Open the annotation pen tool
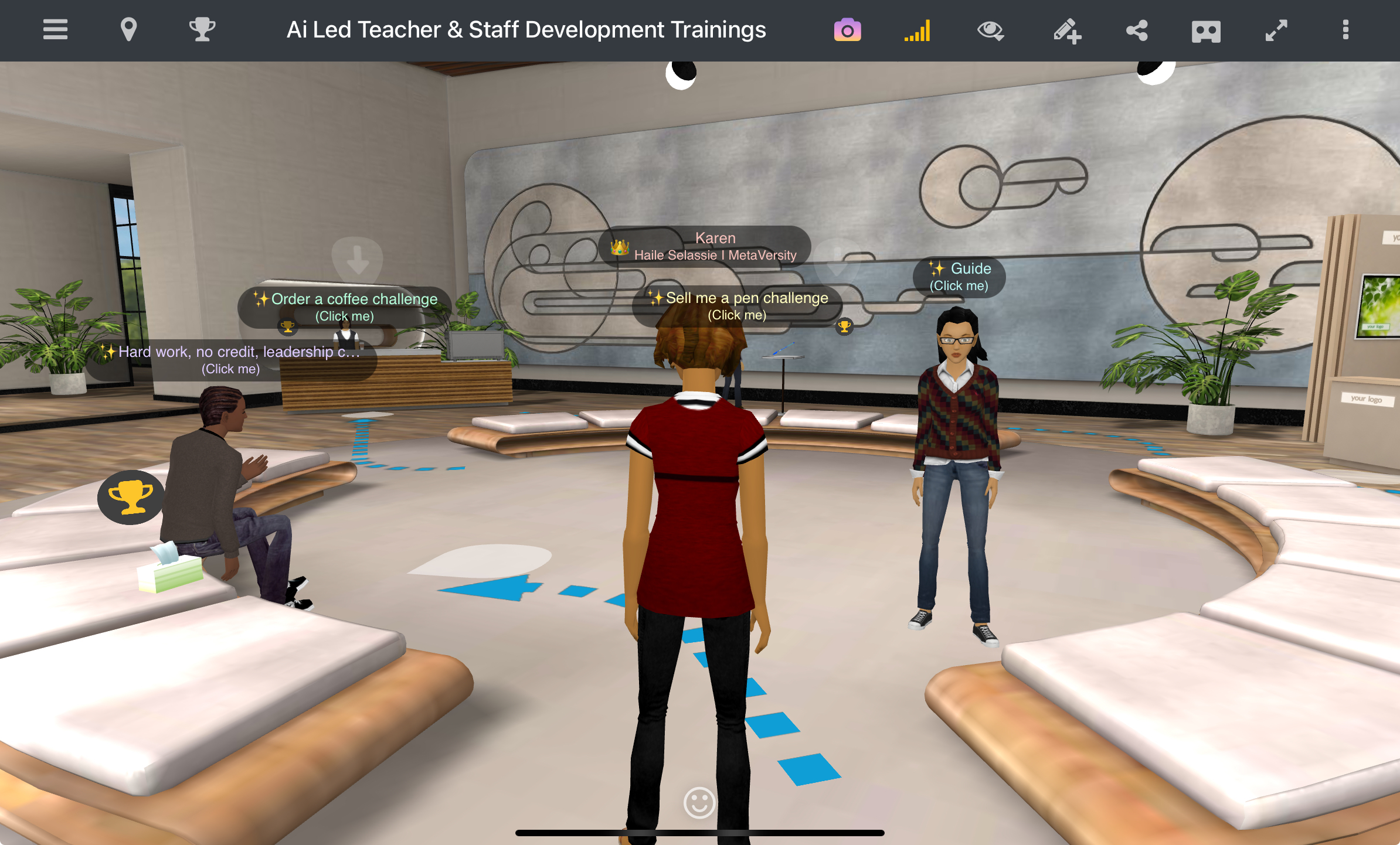The image size is (1400, 845). click(1067, 30)
